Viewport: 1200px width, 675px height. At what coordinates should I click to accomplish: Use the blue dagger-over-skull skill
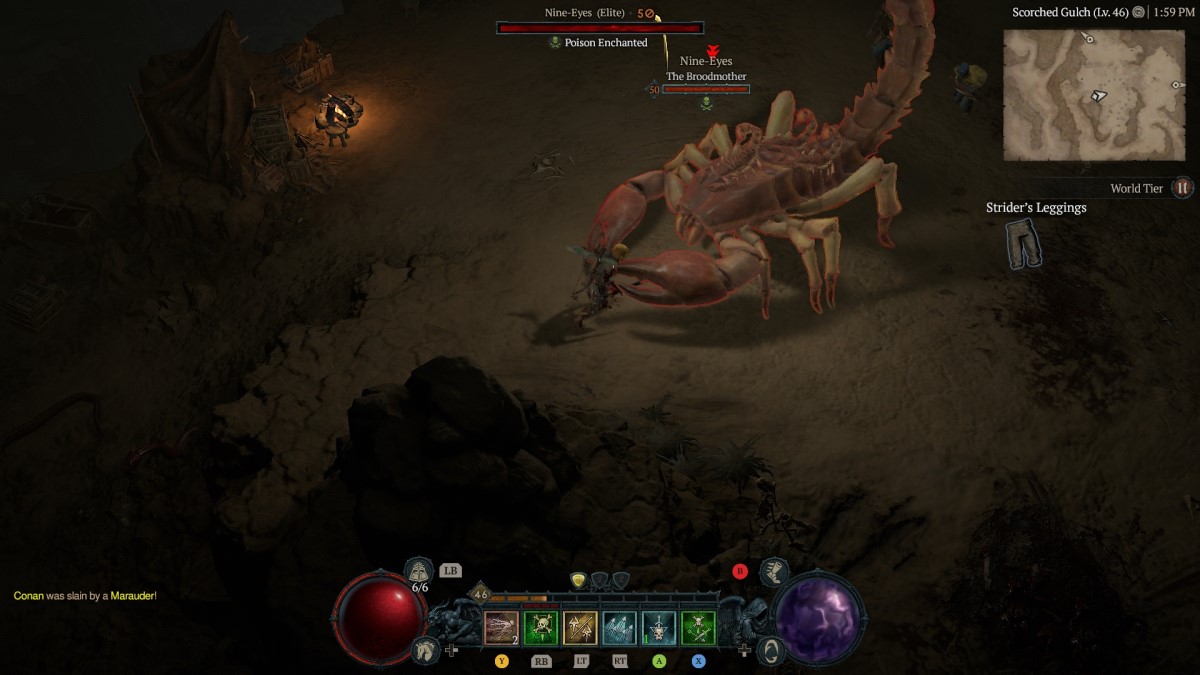(x=658, y=628)
